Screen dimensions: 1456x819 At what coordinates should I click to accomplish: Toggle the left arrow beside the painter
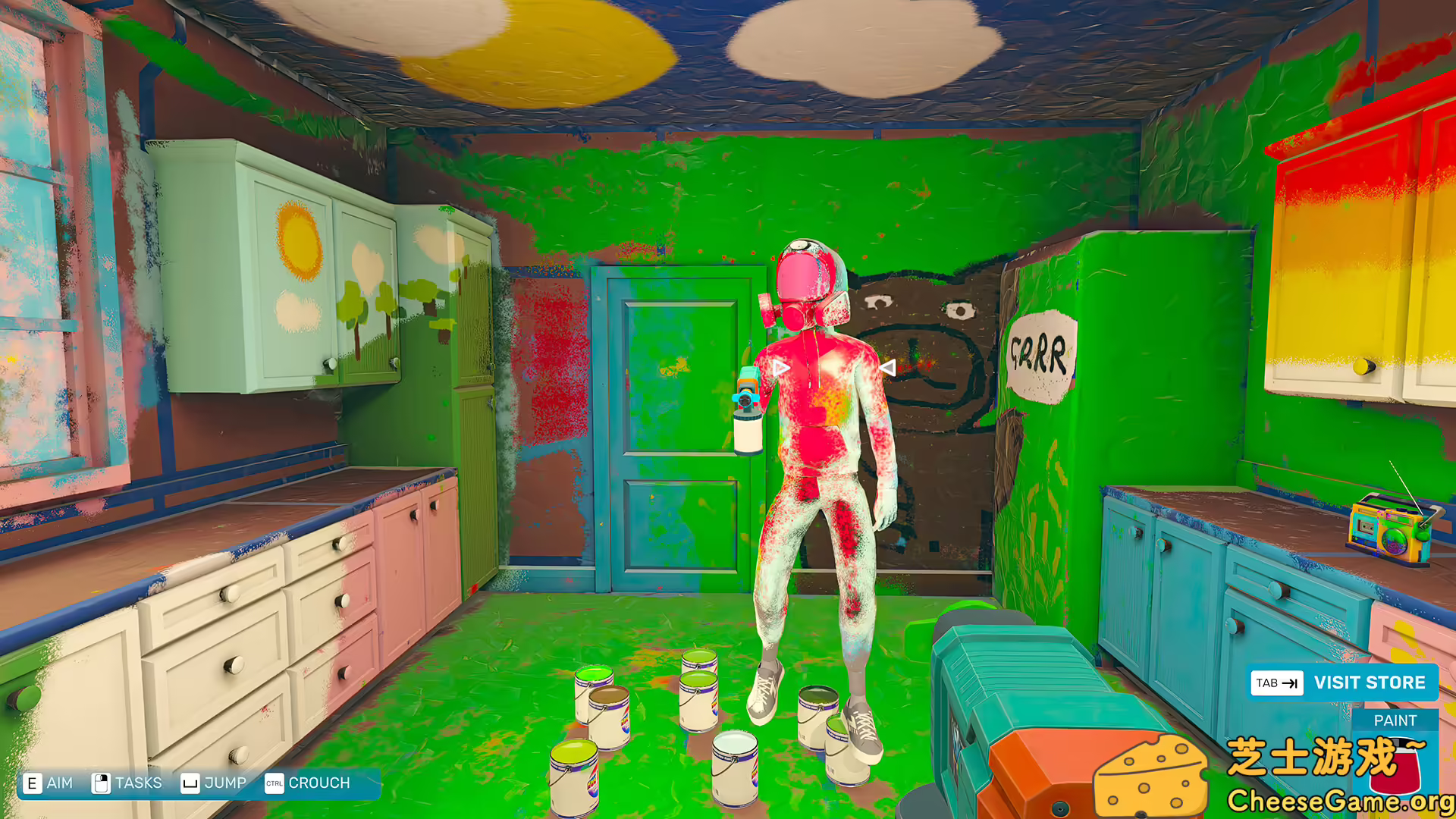[780, 367]
